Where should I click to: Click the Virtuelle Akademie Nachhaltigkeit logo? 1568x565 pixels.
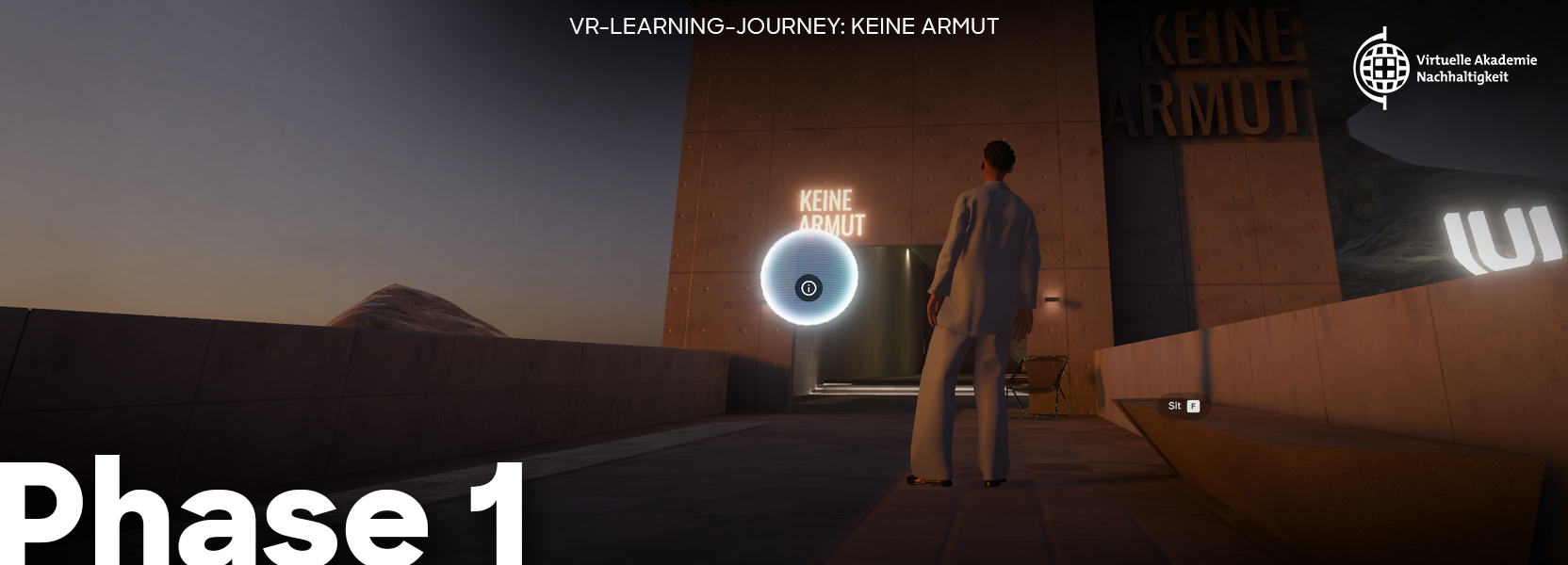pyautogui.click(x=1445, y=68)
